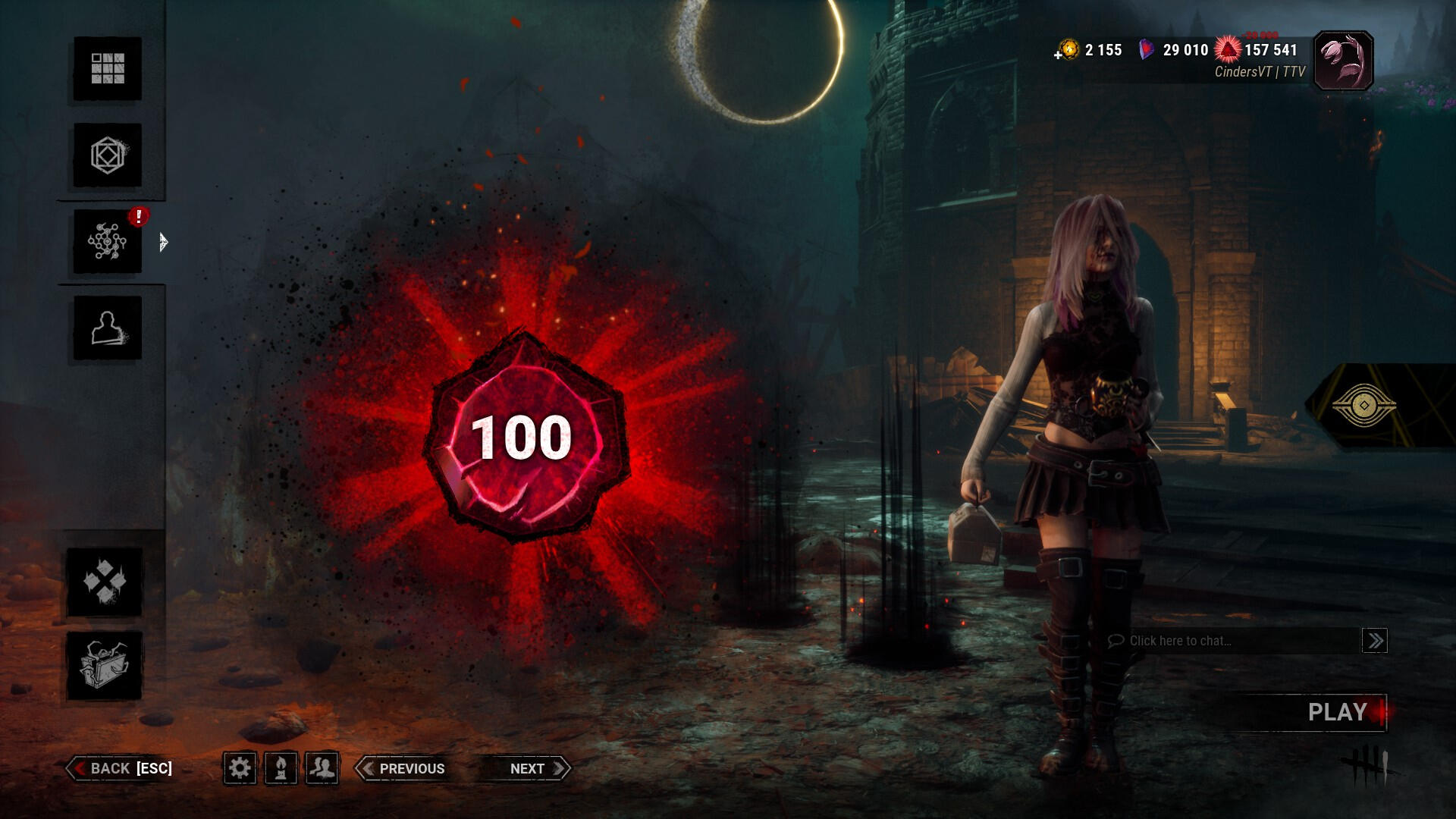This screenshot has width=1456, height=819.
Task: Click the candle icon button
Action: coord(281,768)
